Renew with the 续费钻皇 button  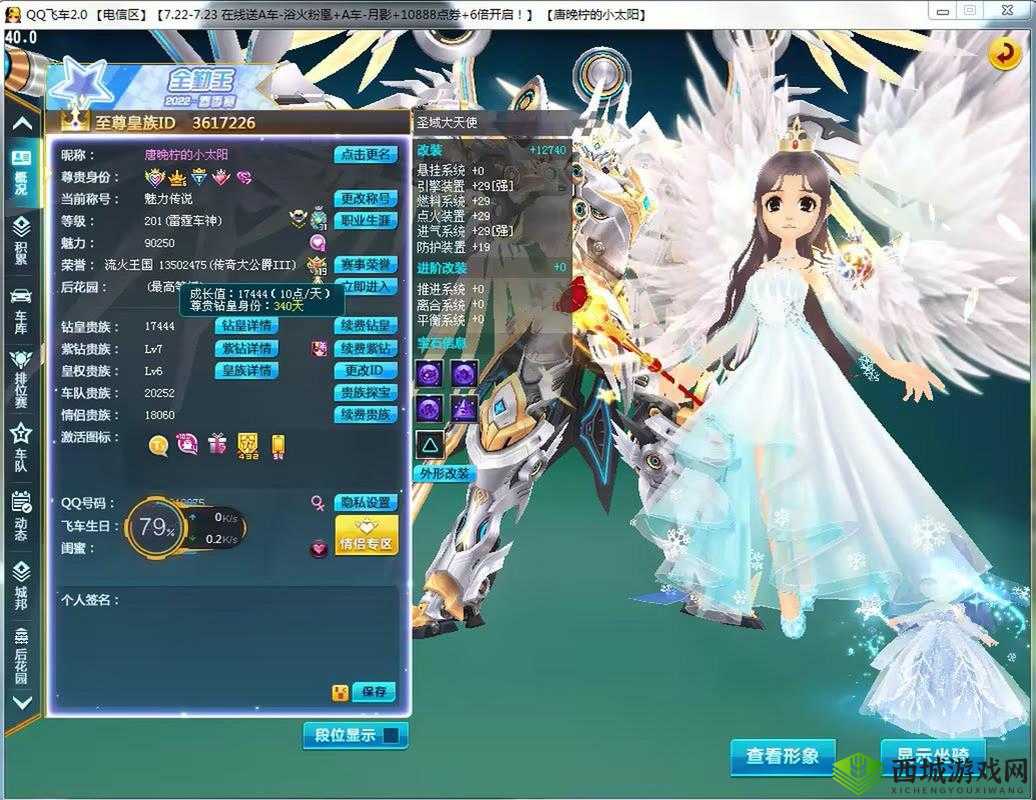pos(365,326)
